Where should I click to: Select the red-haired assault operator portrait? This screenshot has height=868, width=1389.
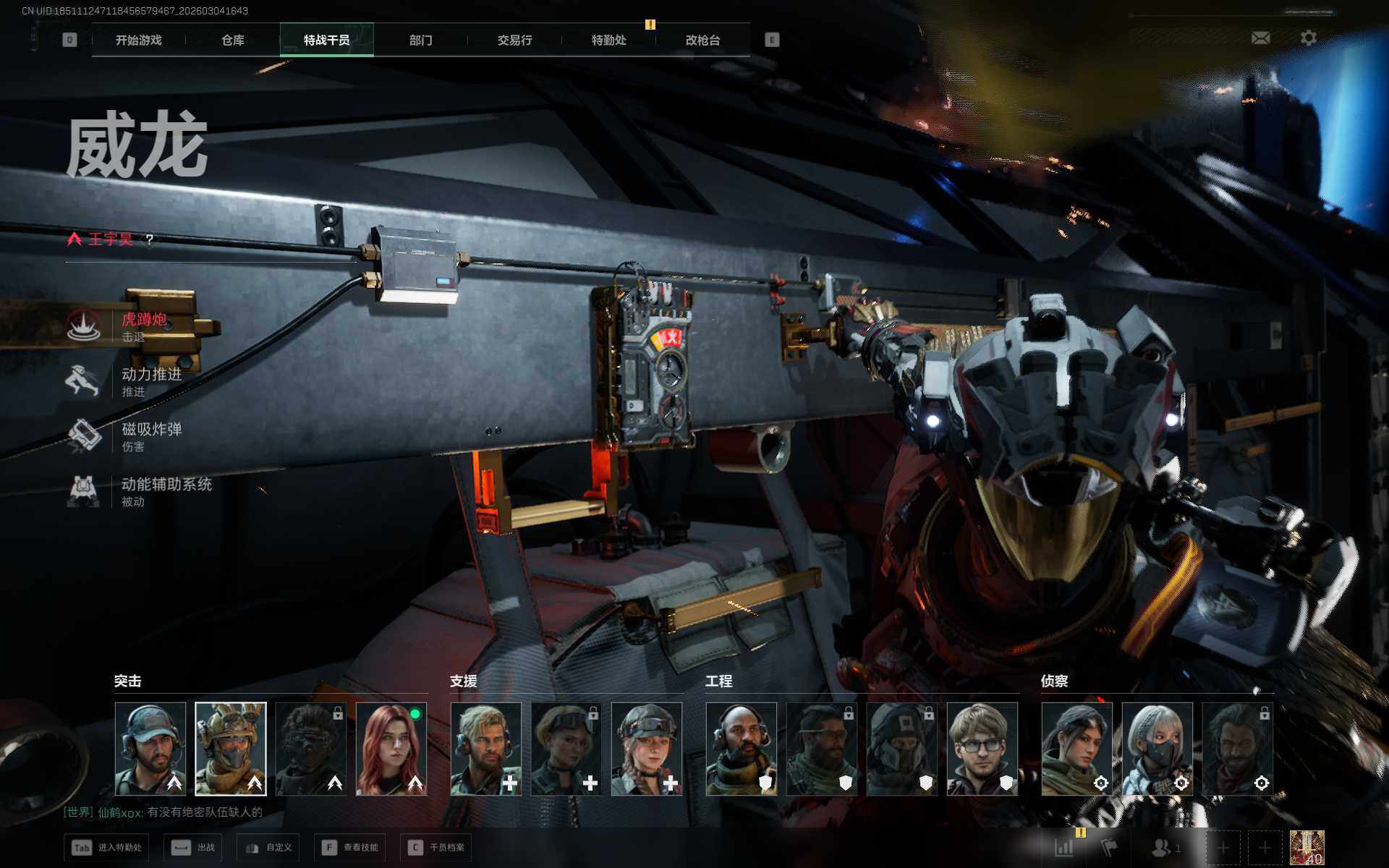coord(391,749)
